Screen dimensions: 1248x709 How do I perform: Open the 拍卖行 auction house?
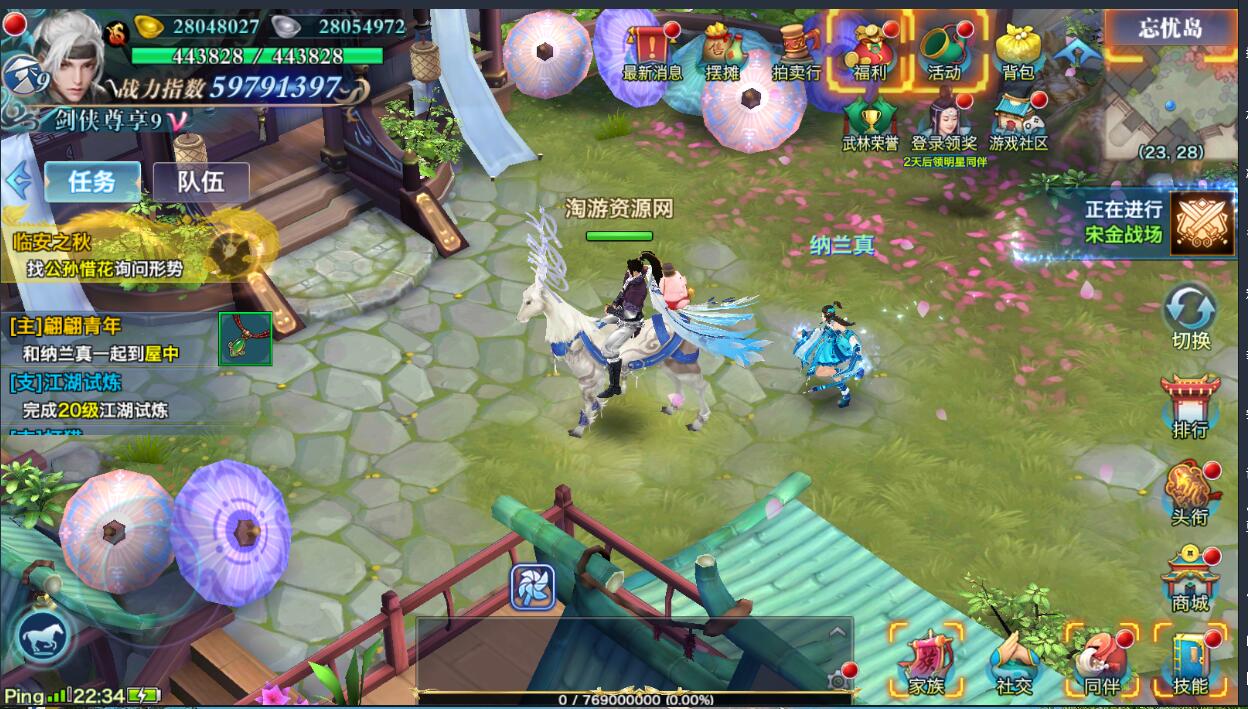click(796, 50)
